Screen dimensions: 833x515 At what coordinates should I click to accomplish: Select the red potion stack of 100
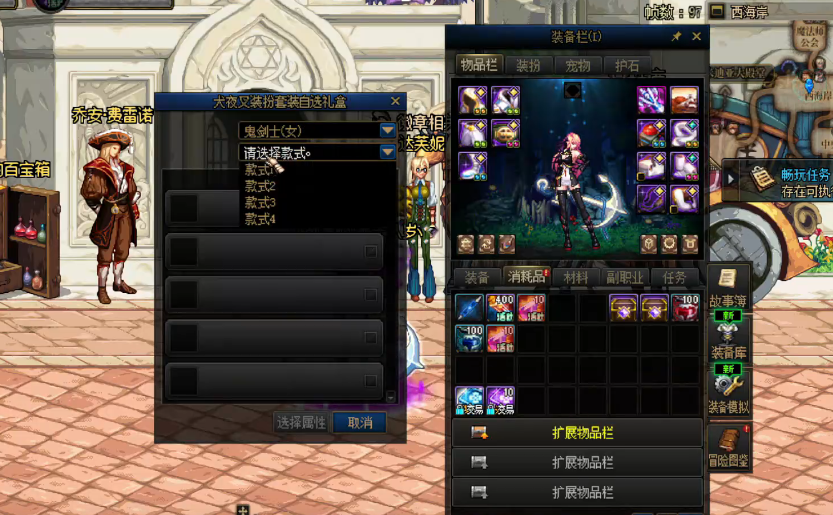[x=685, y=307]
